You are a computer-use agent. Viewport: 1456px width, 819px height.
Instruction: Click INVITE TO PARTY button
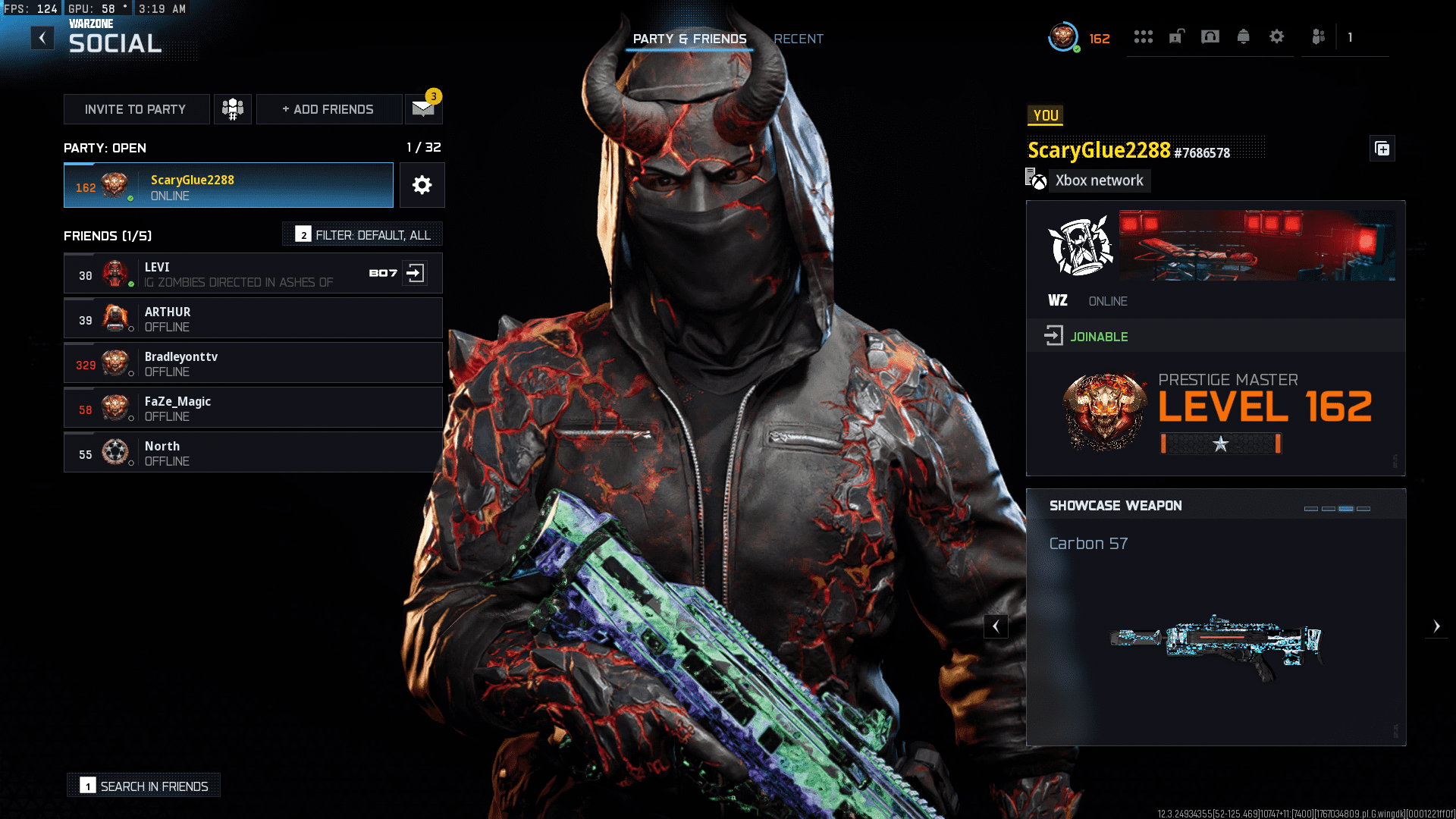coord(136,108)
